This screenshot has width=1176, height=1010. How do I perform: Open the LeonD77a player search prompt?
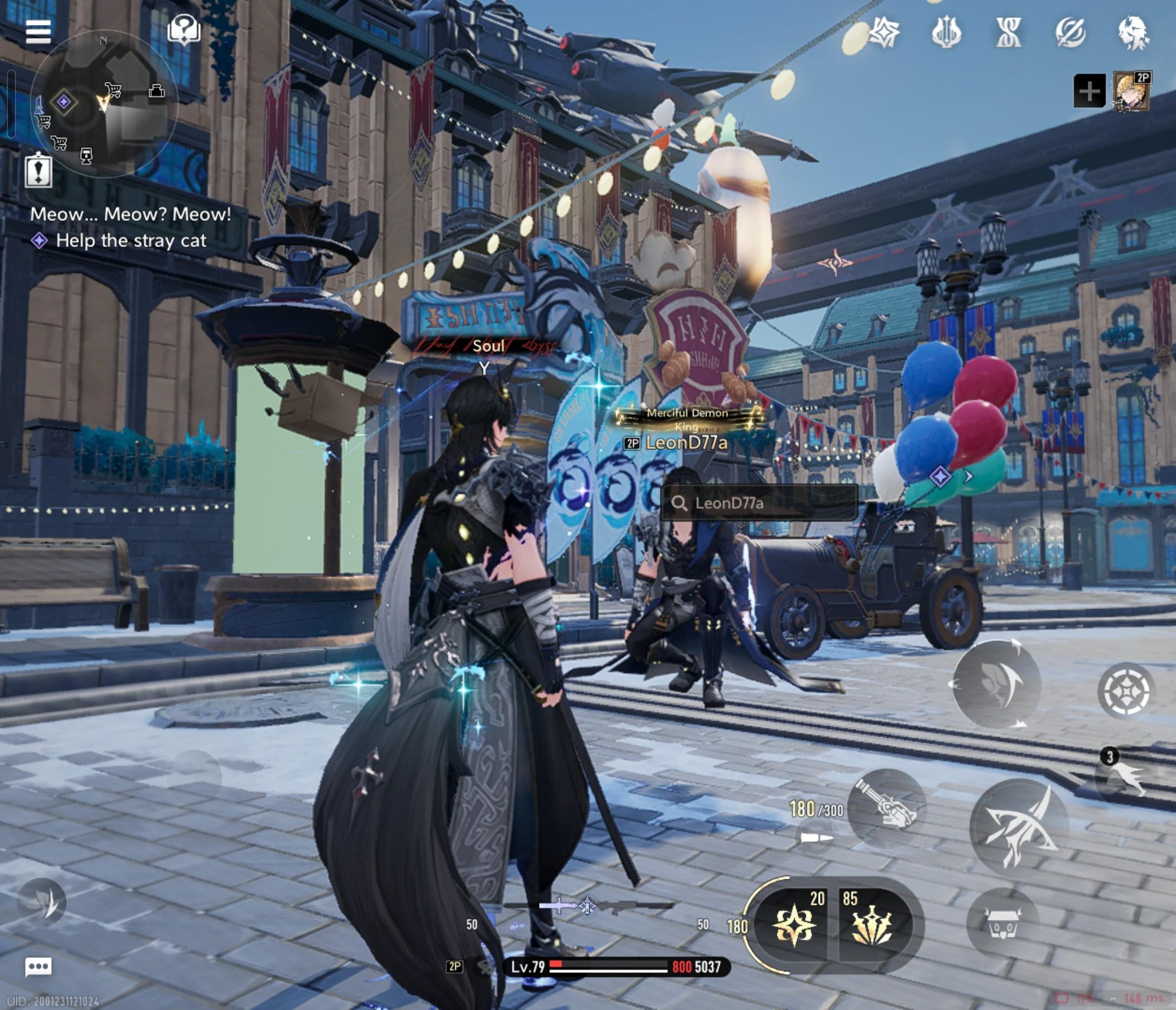pyautogui.click(x=759, y=503)
